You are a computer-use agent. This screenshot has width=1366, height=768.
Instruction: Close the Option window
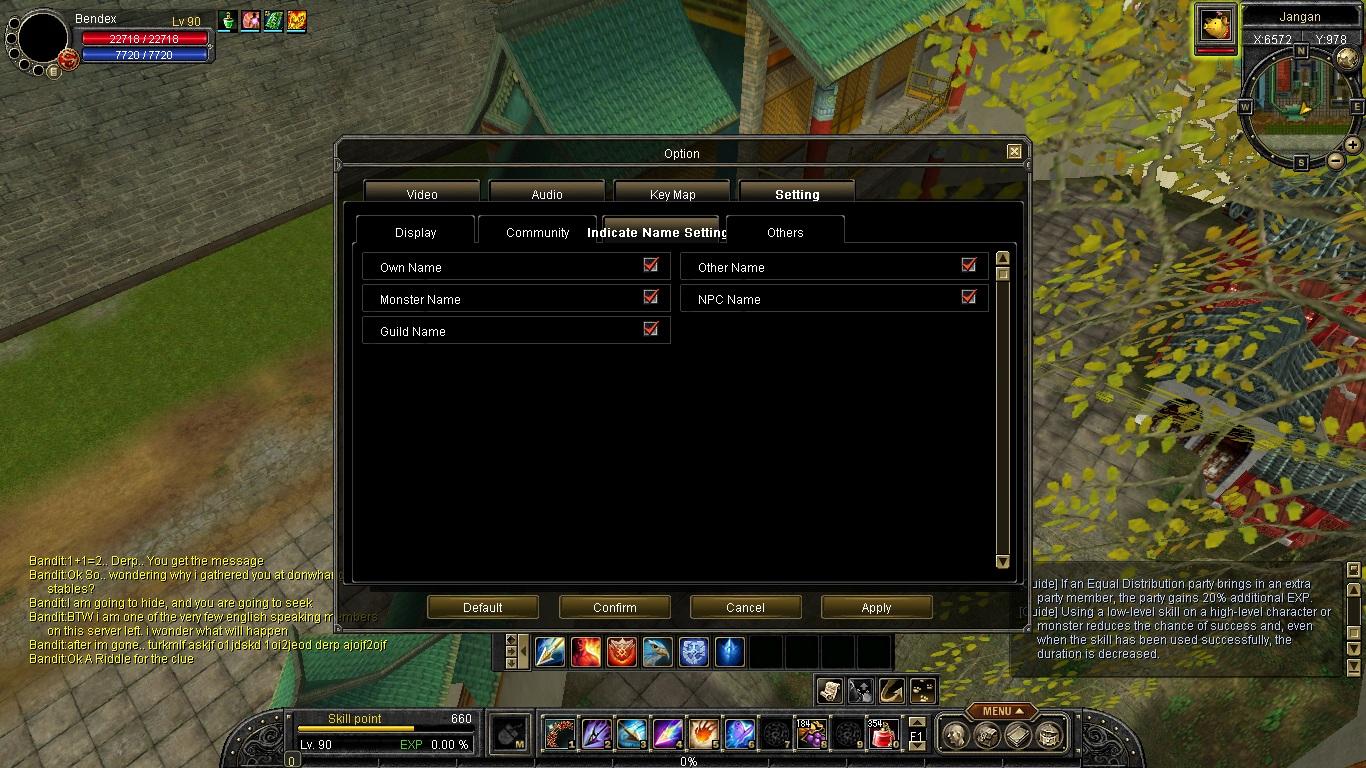[1014, 152]
